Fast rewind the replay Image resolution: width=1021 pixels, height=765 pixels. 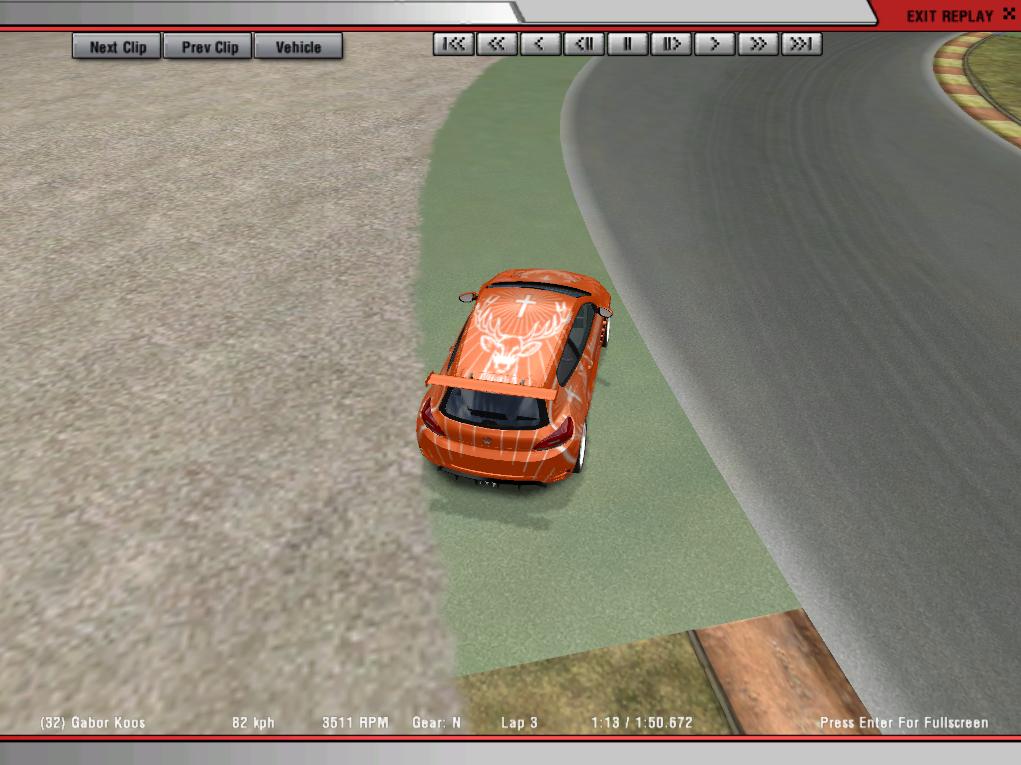496,44
